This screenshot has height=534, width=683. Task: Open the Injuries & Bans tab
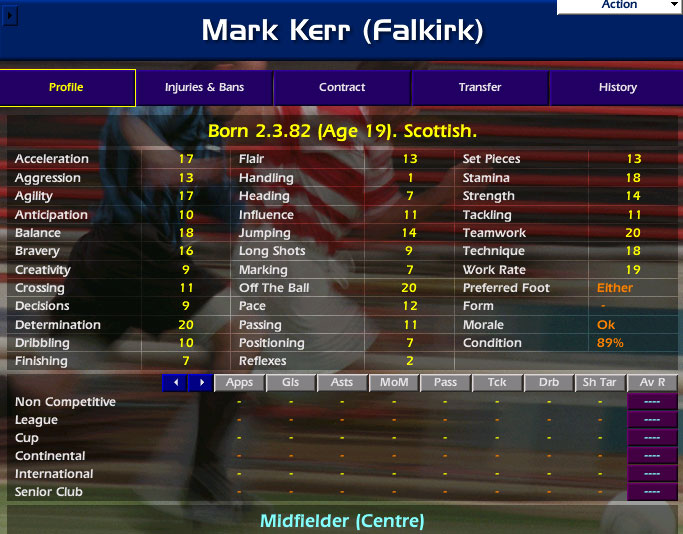[x=204, y=88]
